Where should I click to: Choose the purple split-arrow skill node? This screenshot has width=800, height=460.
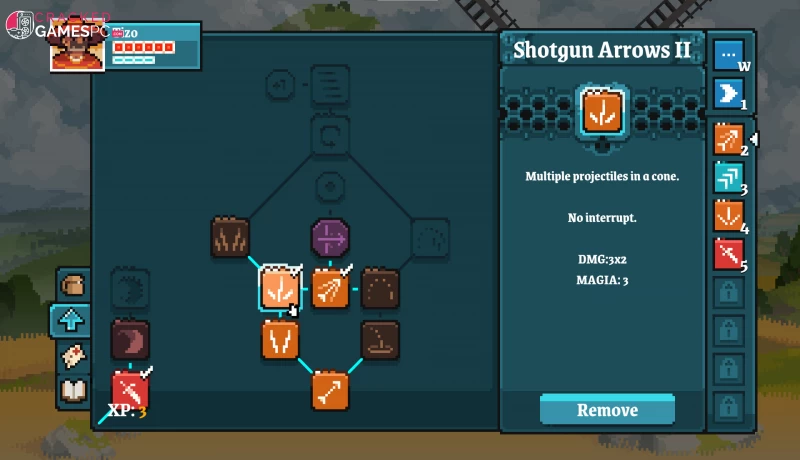click(x=330, y=239)
